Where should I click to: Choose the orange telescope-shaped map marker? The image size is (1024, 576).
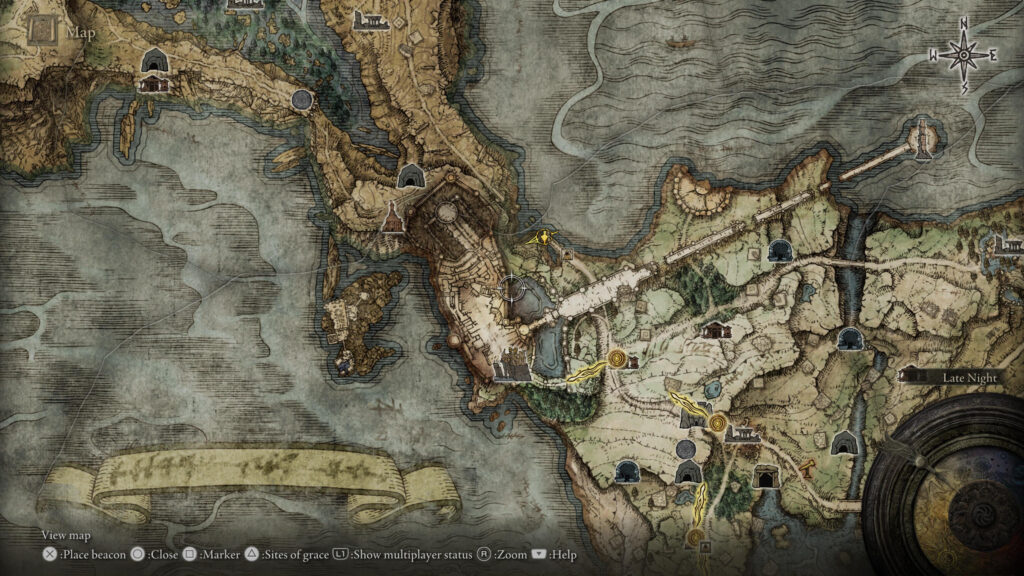804,463
